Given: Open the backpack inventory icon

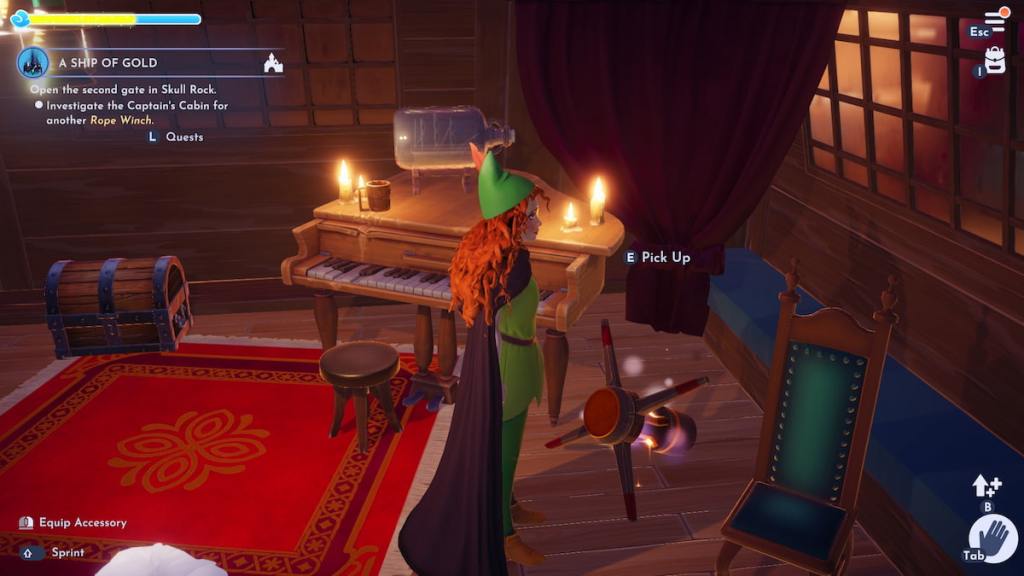Looking at the screenshot, I should 995,61.
